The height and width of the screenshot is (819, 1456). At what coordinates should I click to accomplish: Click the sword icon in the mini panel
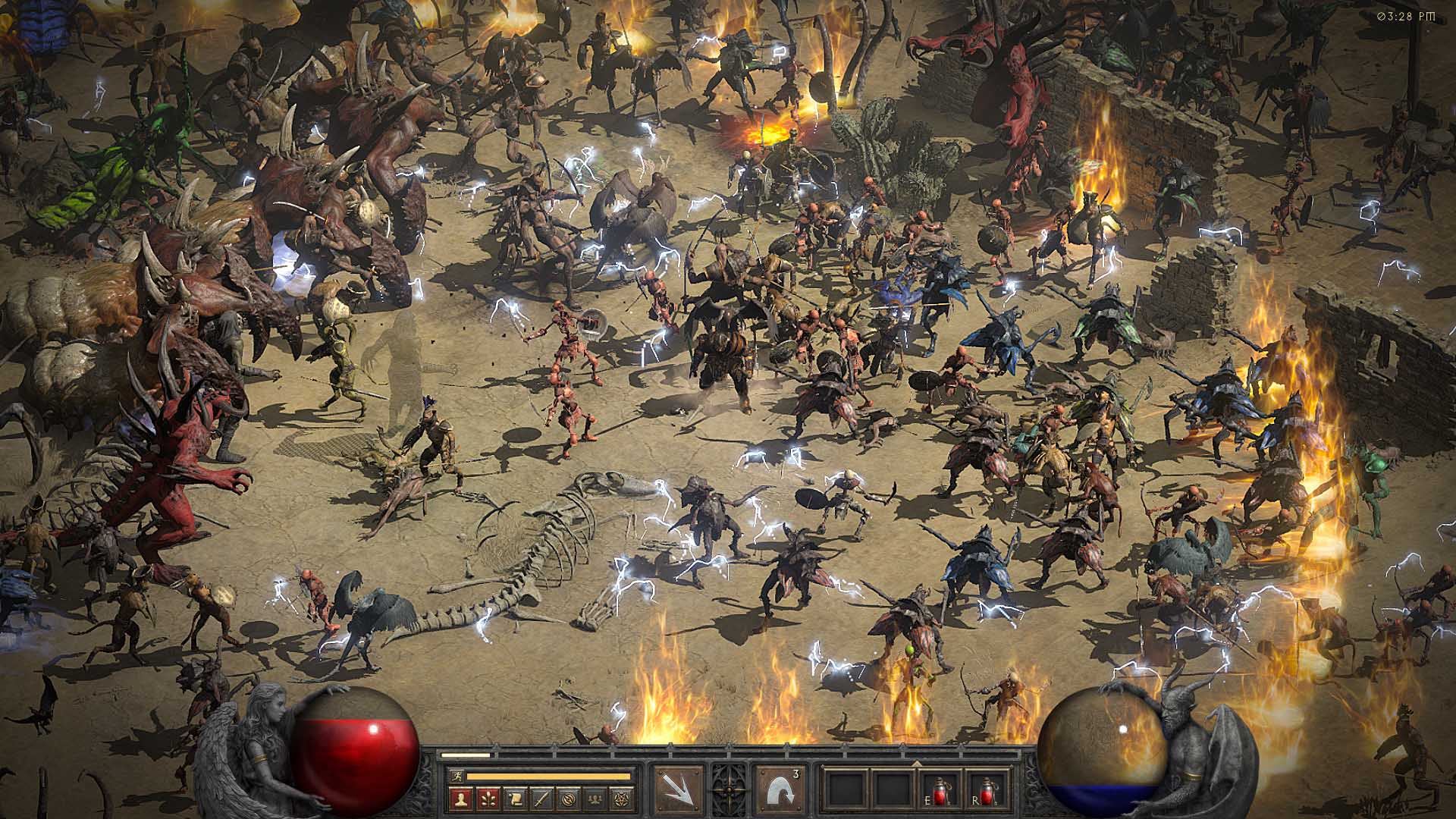(x=541, y=797)
